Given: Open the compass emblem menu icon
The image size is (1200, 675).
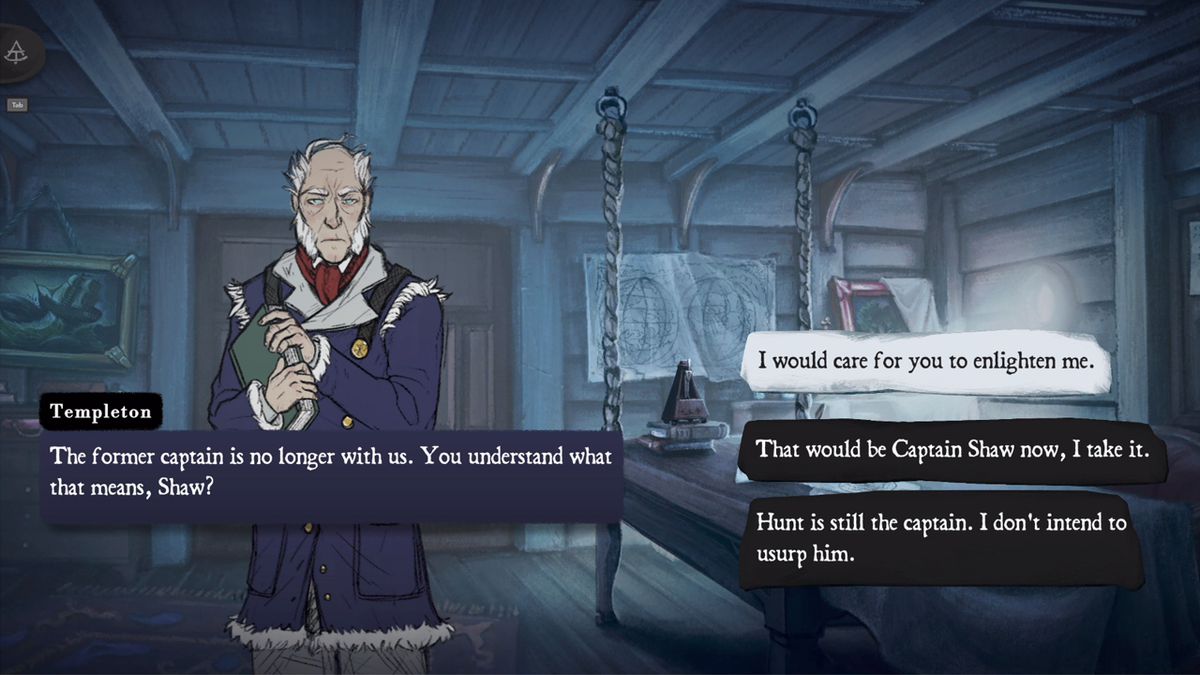Looking at the screenshot, I should (17, 53).
